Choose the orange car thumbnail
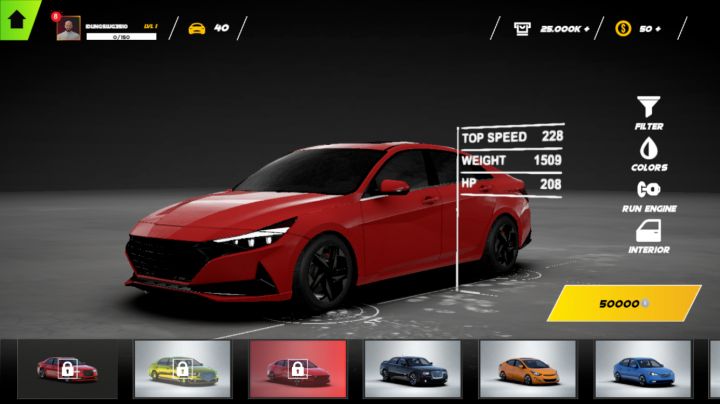 pyautogui.click(x=527, y=368)
